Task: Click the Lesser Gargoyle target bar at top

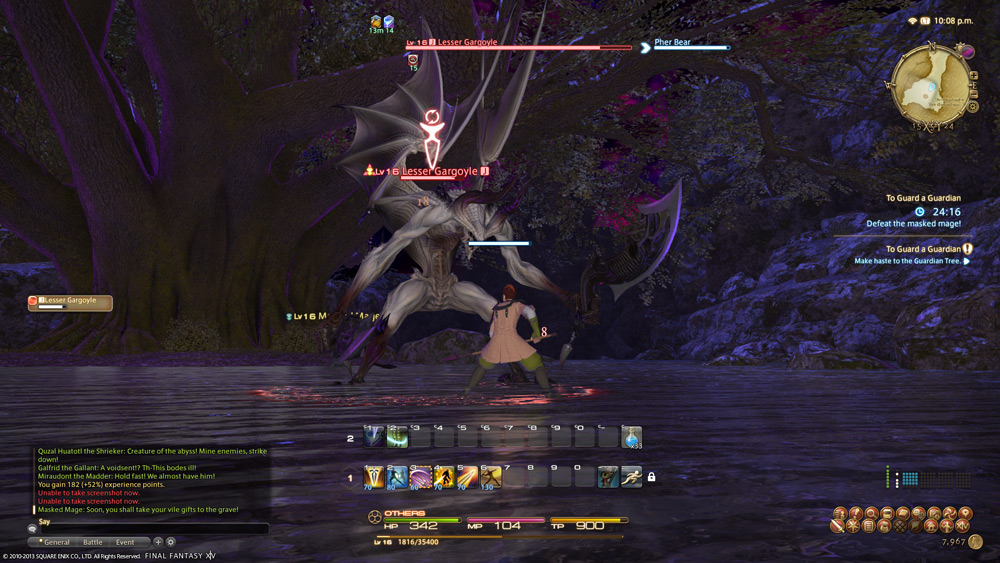Action: coord(518,44)
